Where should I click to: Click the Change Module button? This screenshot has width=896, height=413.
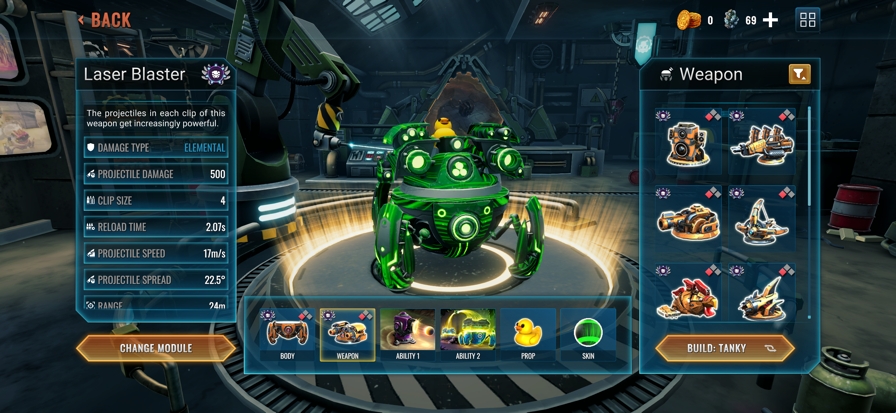click(156, 348)
